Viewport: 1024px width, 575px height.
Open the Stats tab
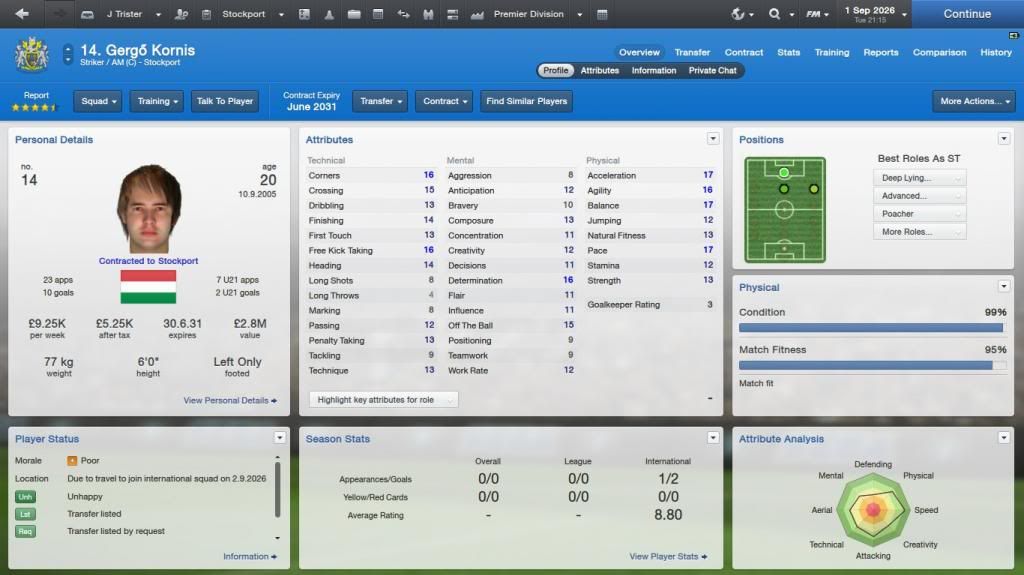pyautogui.click(x=789, y=52)
